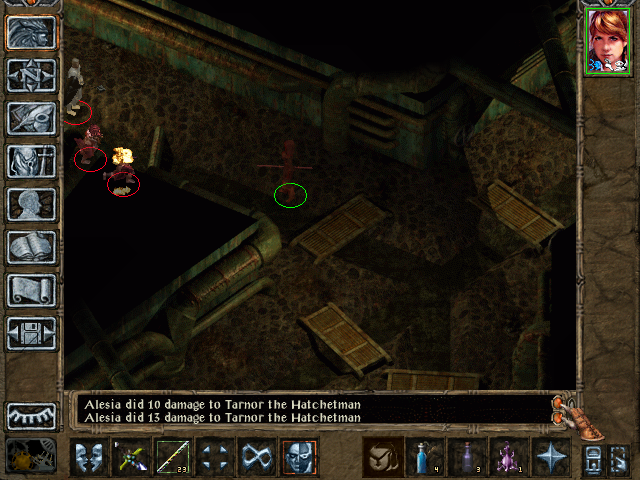Open options via the floppy disk button

[31, 333]
